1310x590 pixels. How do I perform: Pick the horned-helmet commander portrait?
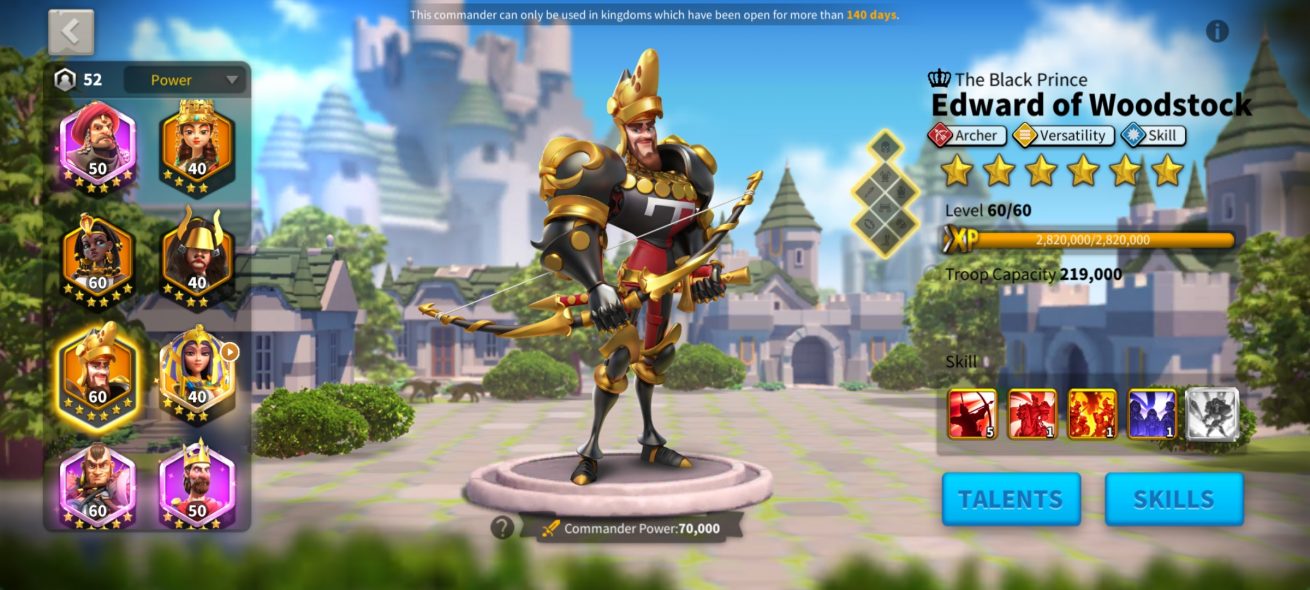coord(197,258)
